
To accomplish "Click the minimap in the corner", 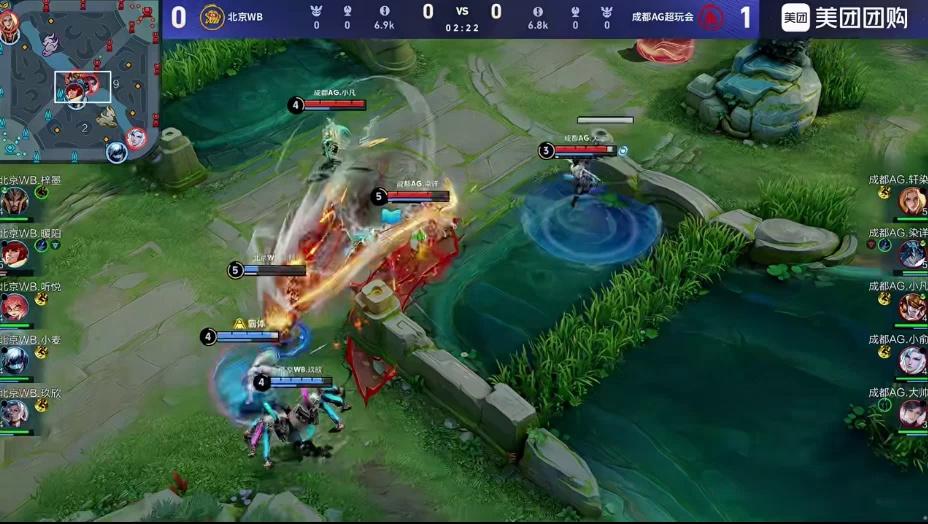I will pos(78,80).
